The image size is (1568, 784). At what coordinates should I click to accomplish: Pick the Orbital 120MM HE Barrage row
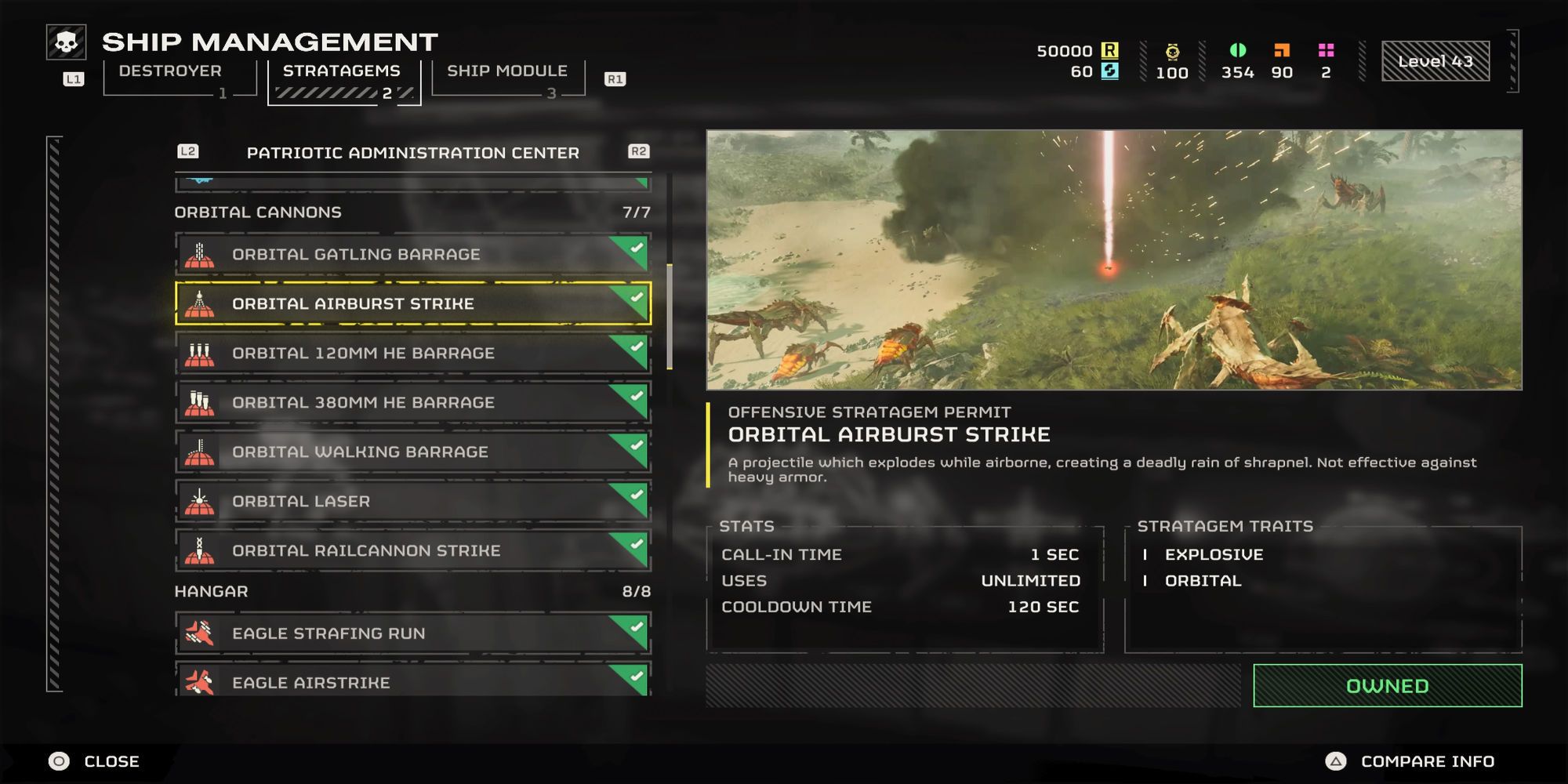click(412, 353)
